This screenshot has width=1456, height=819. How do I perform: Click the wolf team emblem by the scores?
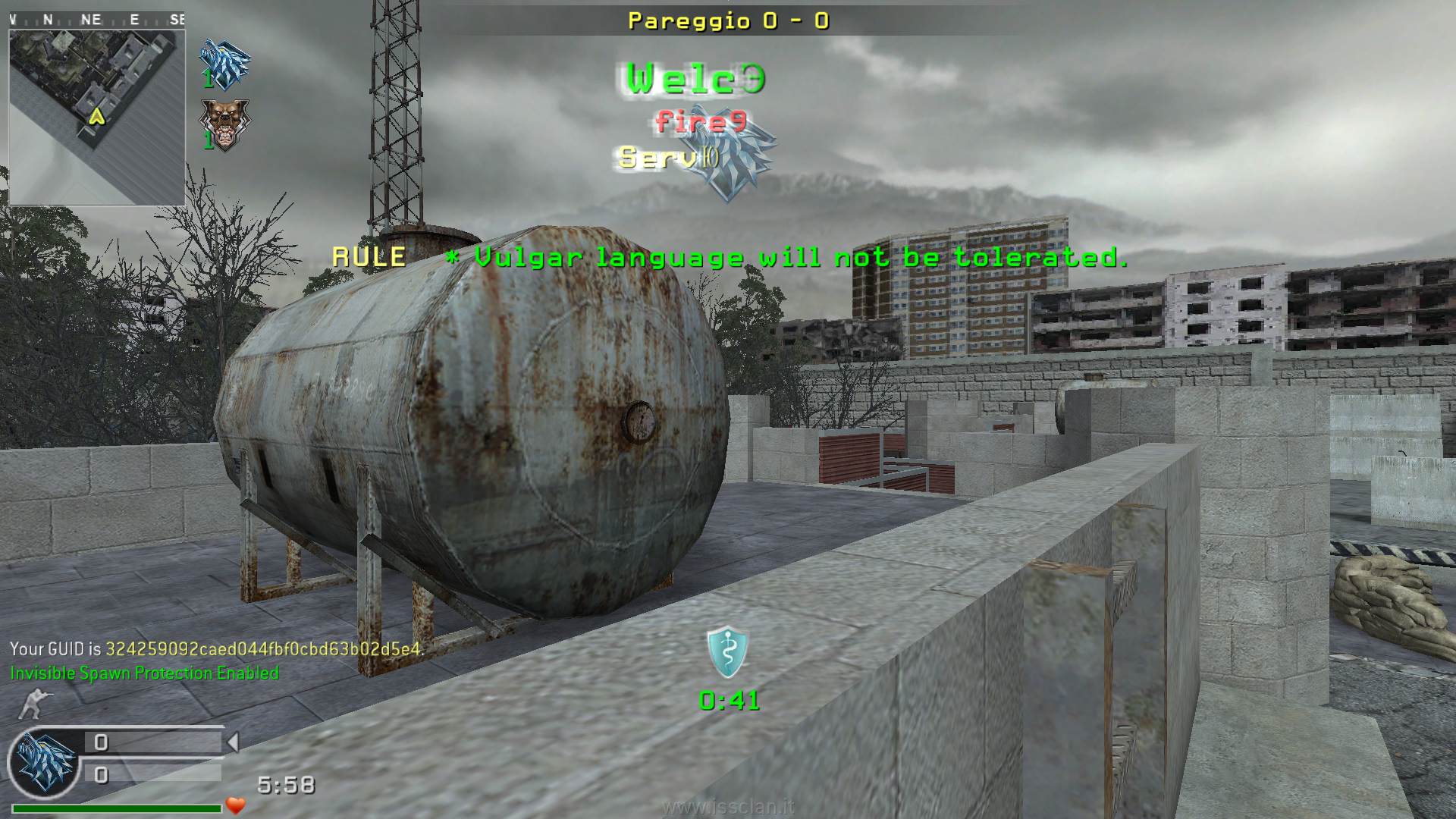[x=44, y=764]
